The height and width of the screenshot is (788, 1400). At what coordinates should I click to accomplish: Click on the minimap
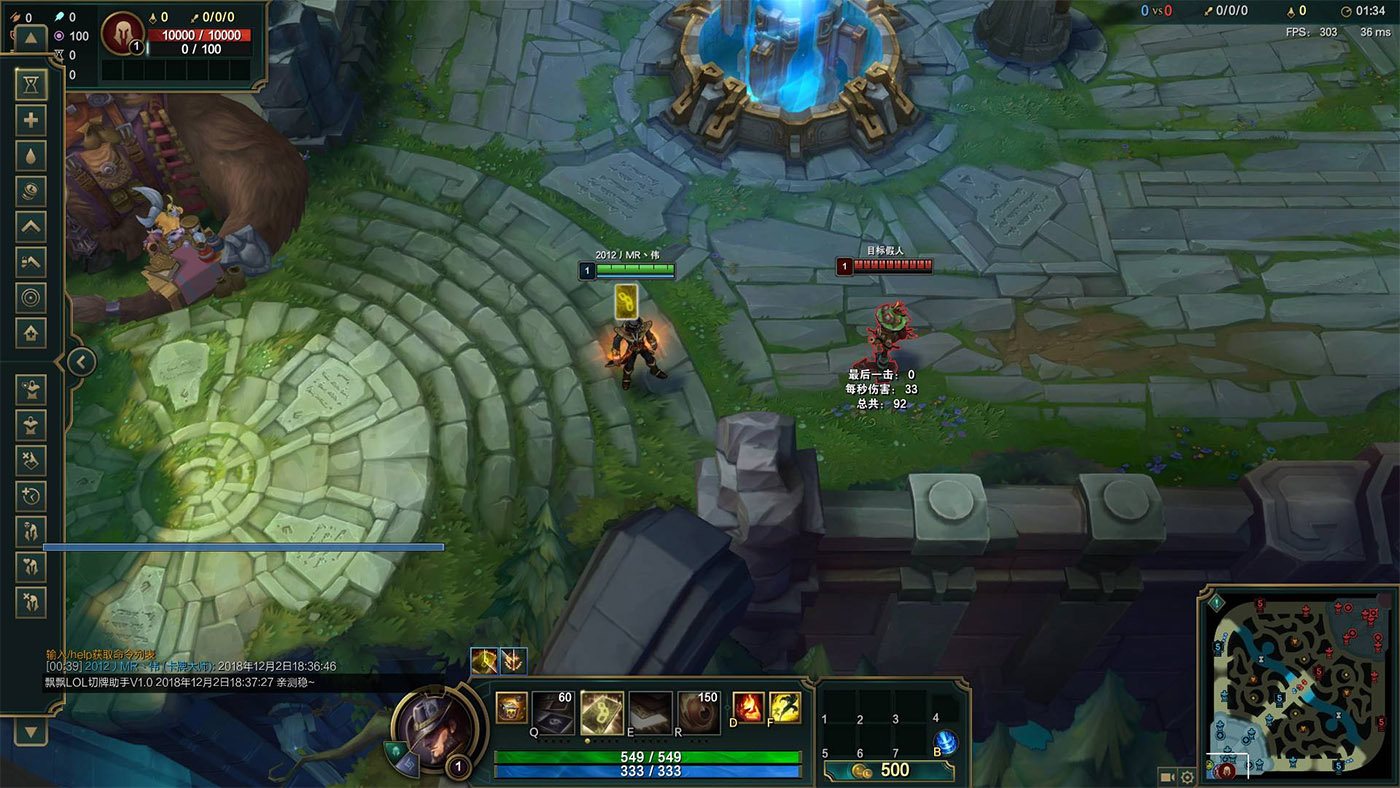point(1297,686)
